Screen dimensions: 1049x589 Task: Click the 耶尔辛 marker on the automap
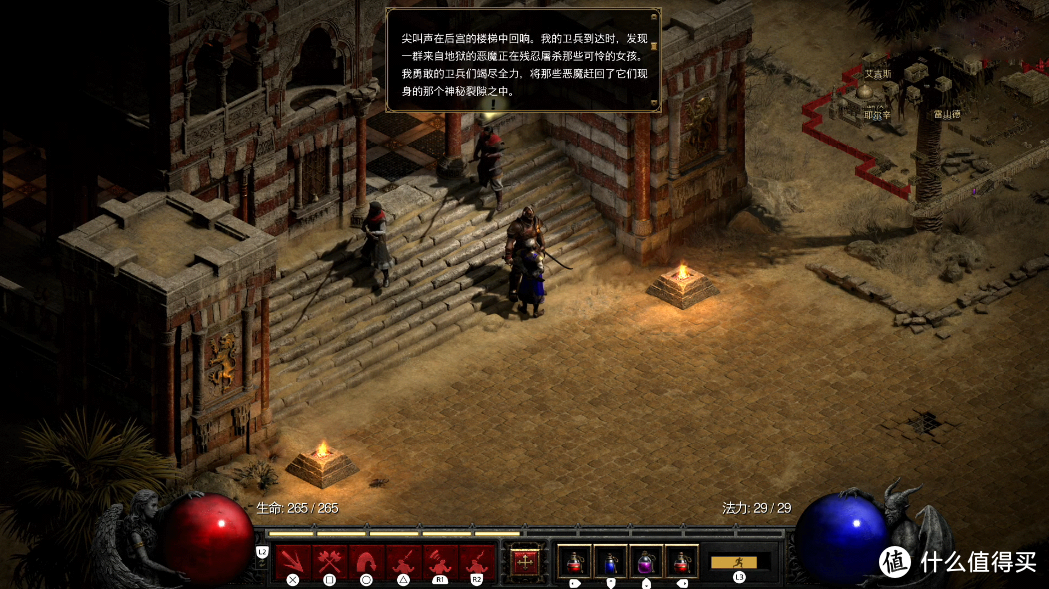click(x=877, y=115)
